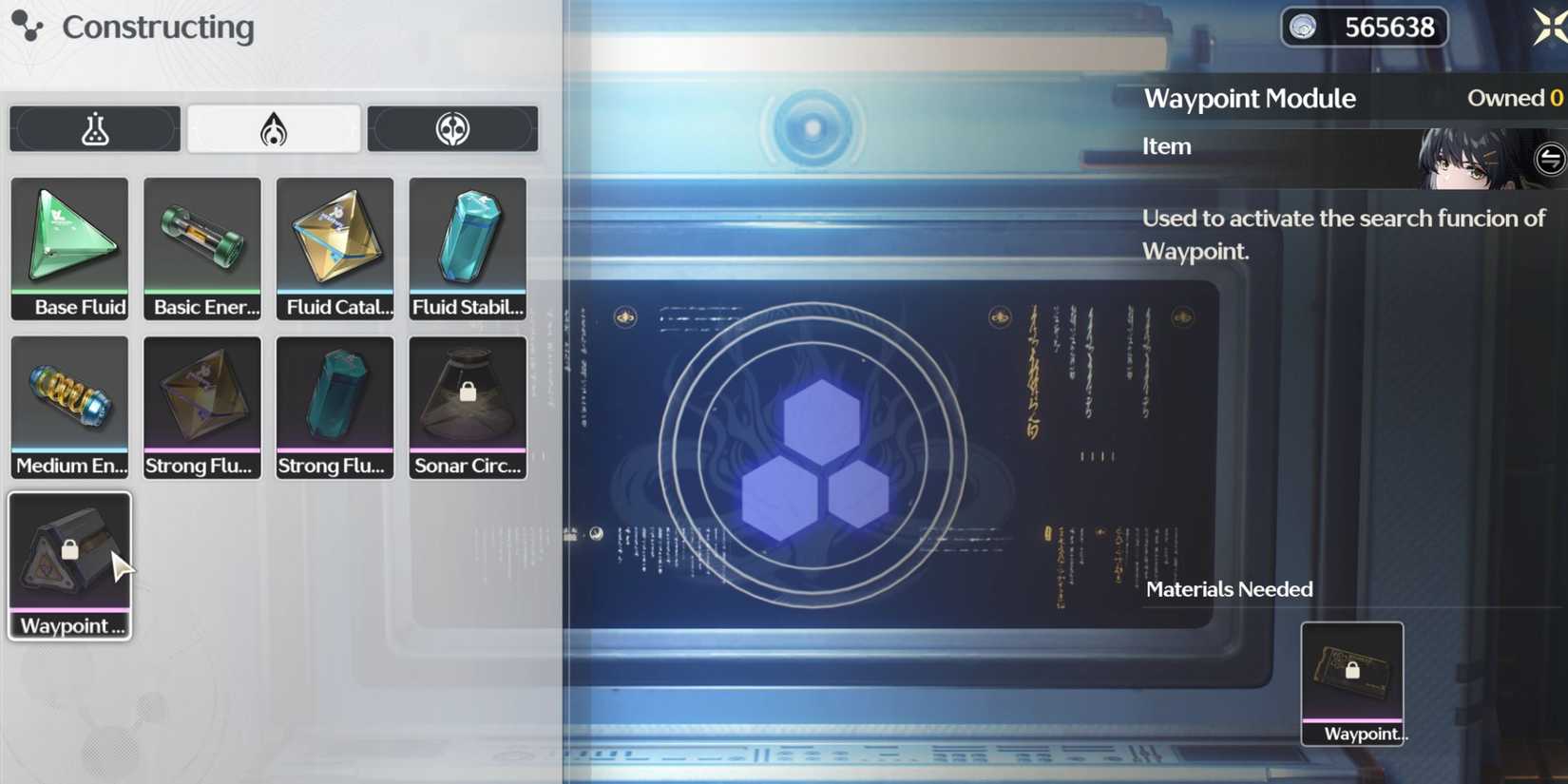The image size is (1568, 784).
Task: Toggle the Medium Energy item selection
Action: click(x=69, y=407)
